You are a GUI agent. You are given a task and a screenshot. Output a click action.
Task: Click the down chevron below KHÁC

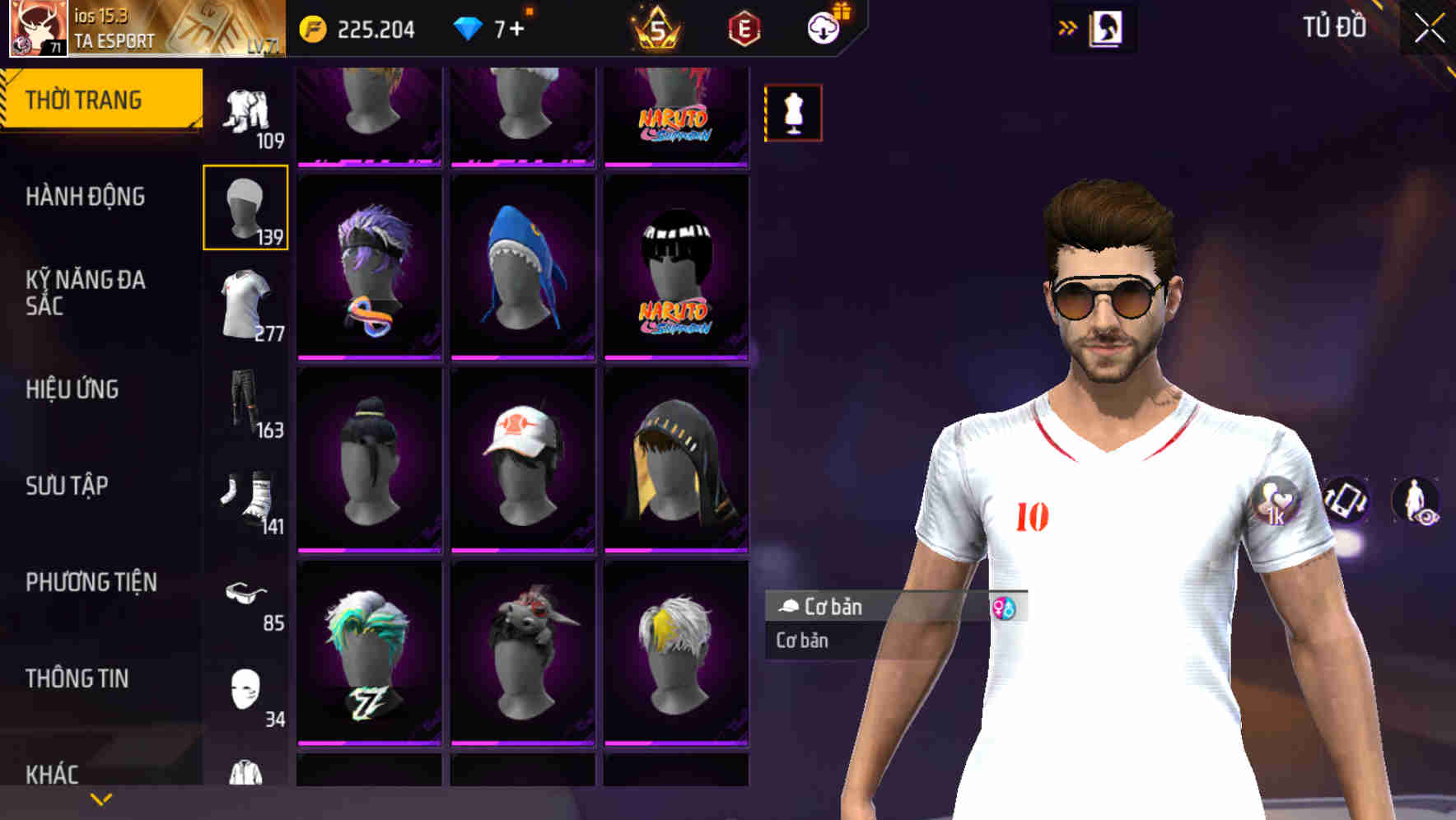[99, 798]
